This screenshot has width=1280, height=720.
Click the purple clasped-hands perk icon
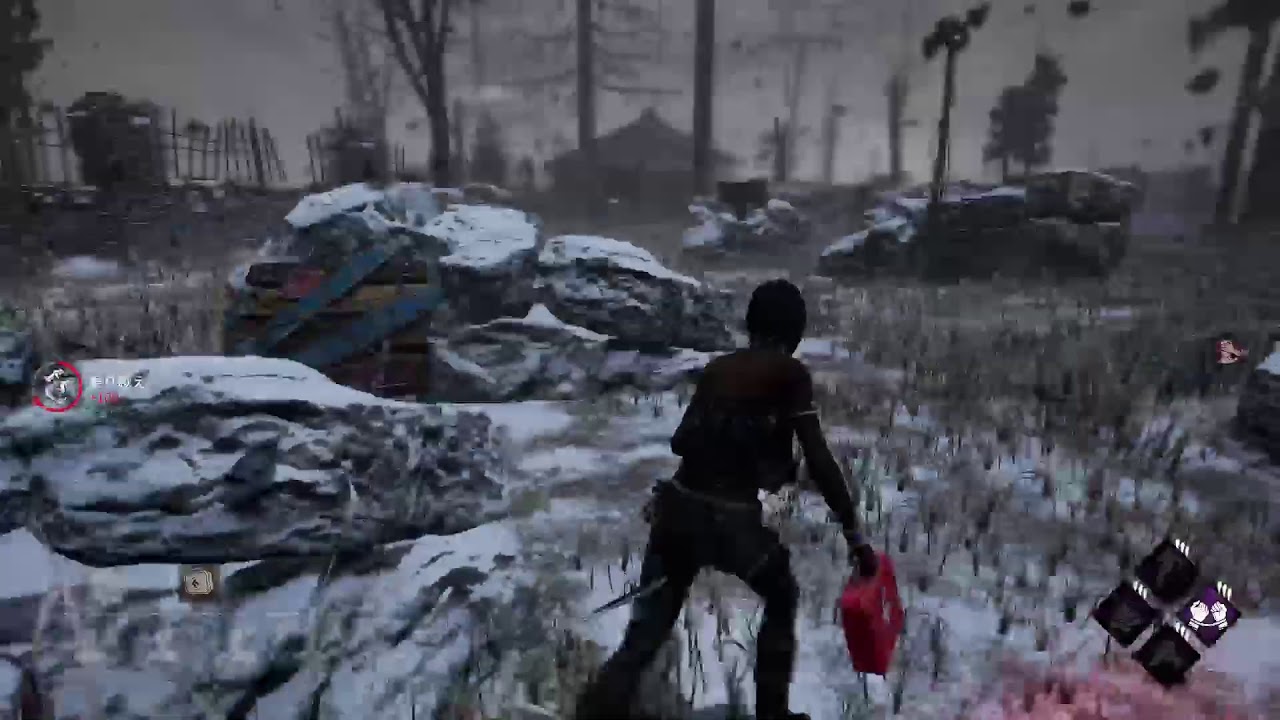[1208, 612]
